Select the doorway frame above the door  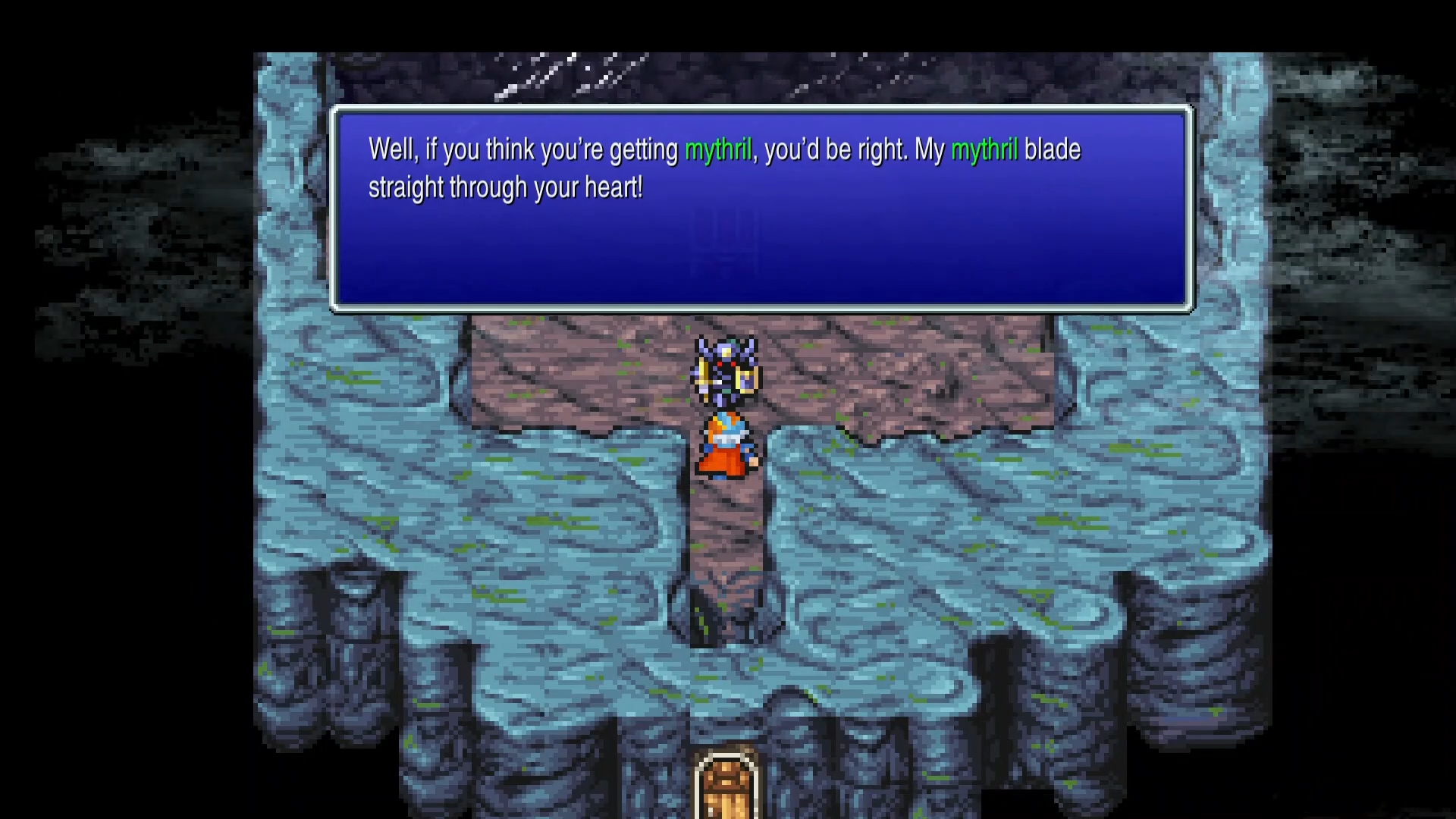728,758
